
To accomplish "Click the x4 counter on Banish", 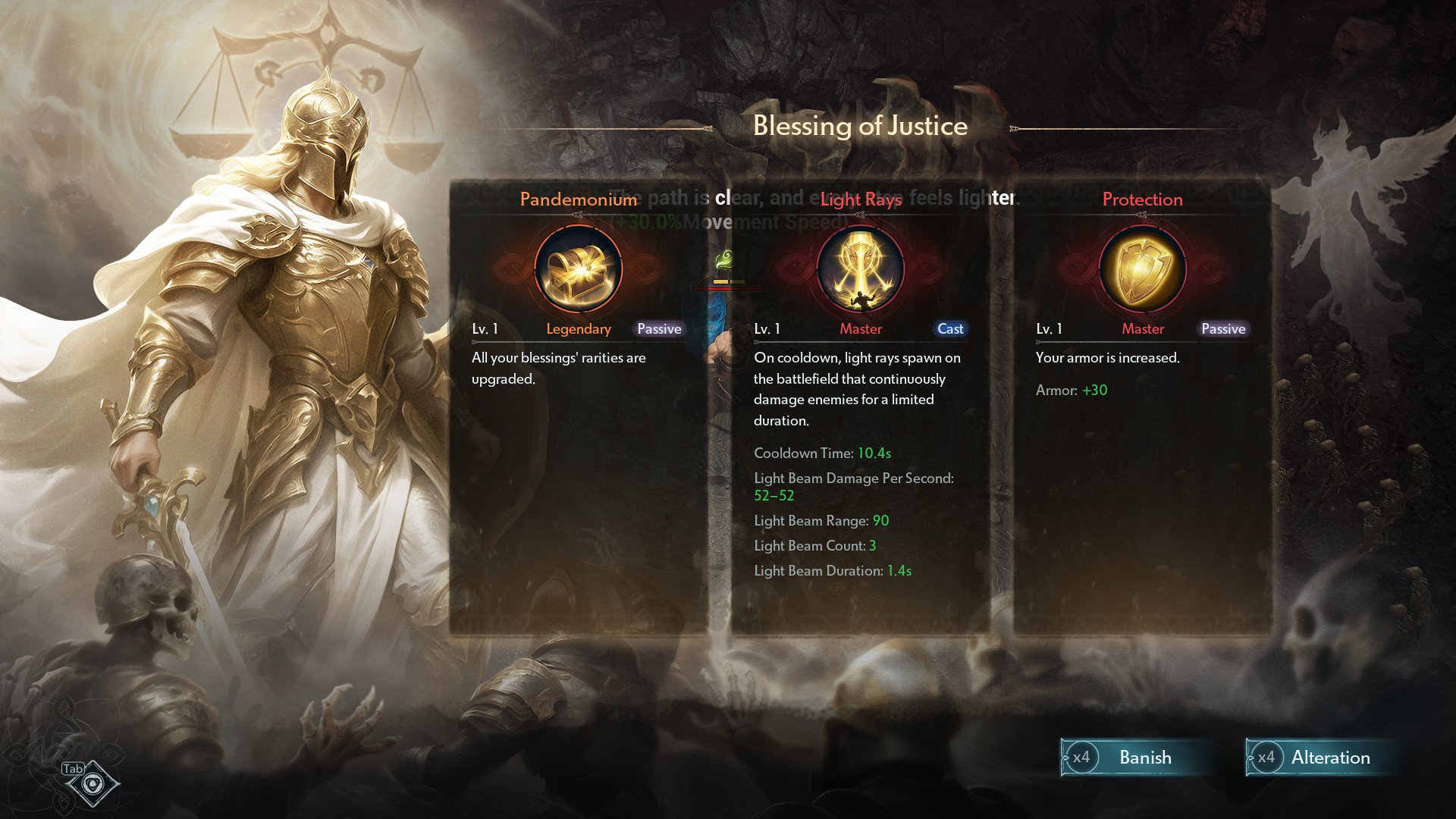I will (x=1082, y=758).
